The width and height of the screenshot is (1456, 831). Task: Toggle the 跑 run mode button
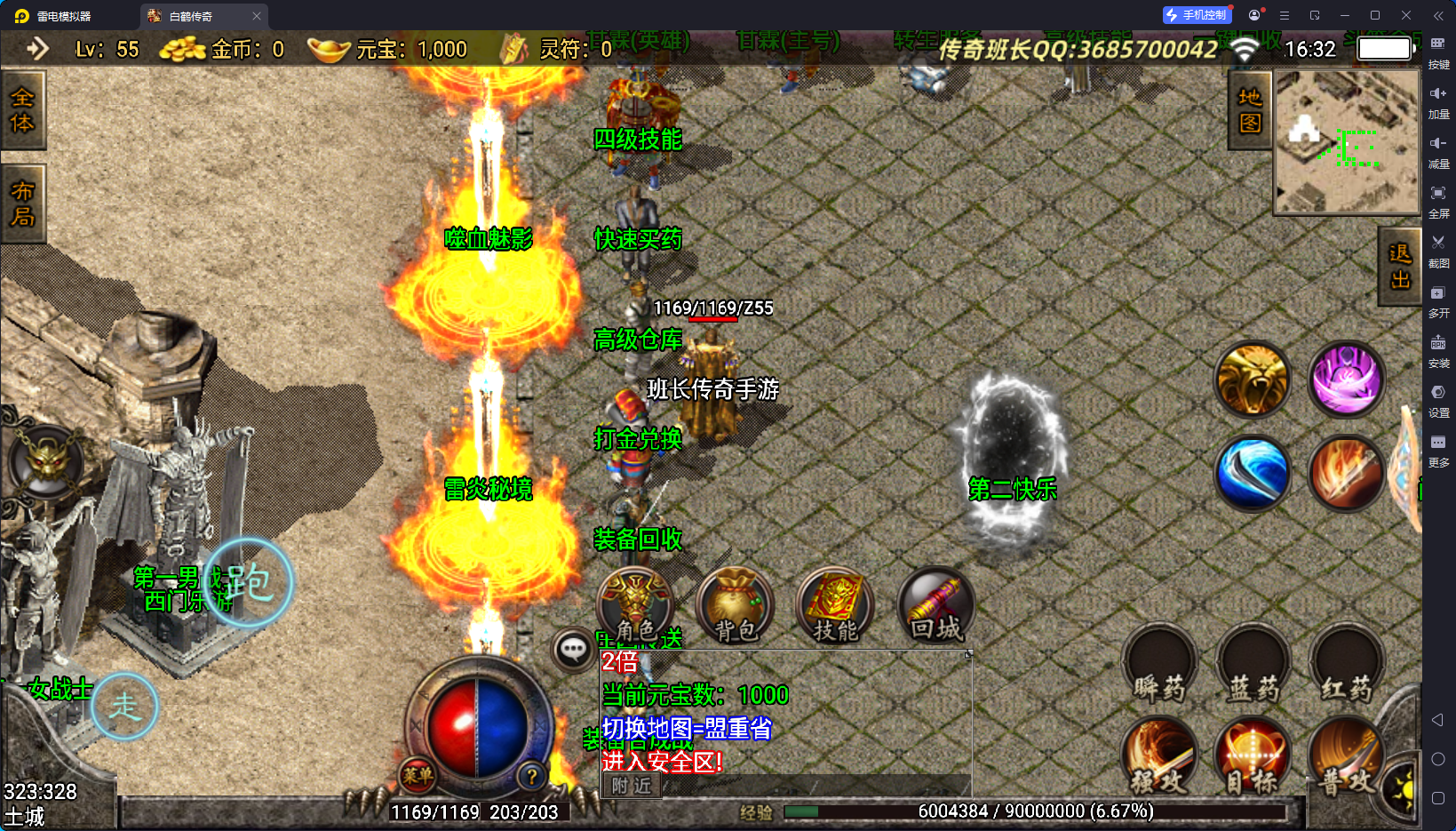tap(248, 583)
